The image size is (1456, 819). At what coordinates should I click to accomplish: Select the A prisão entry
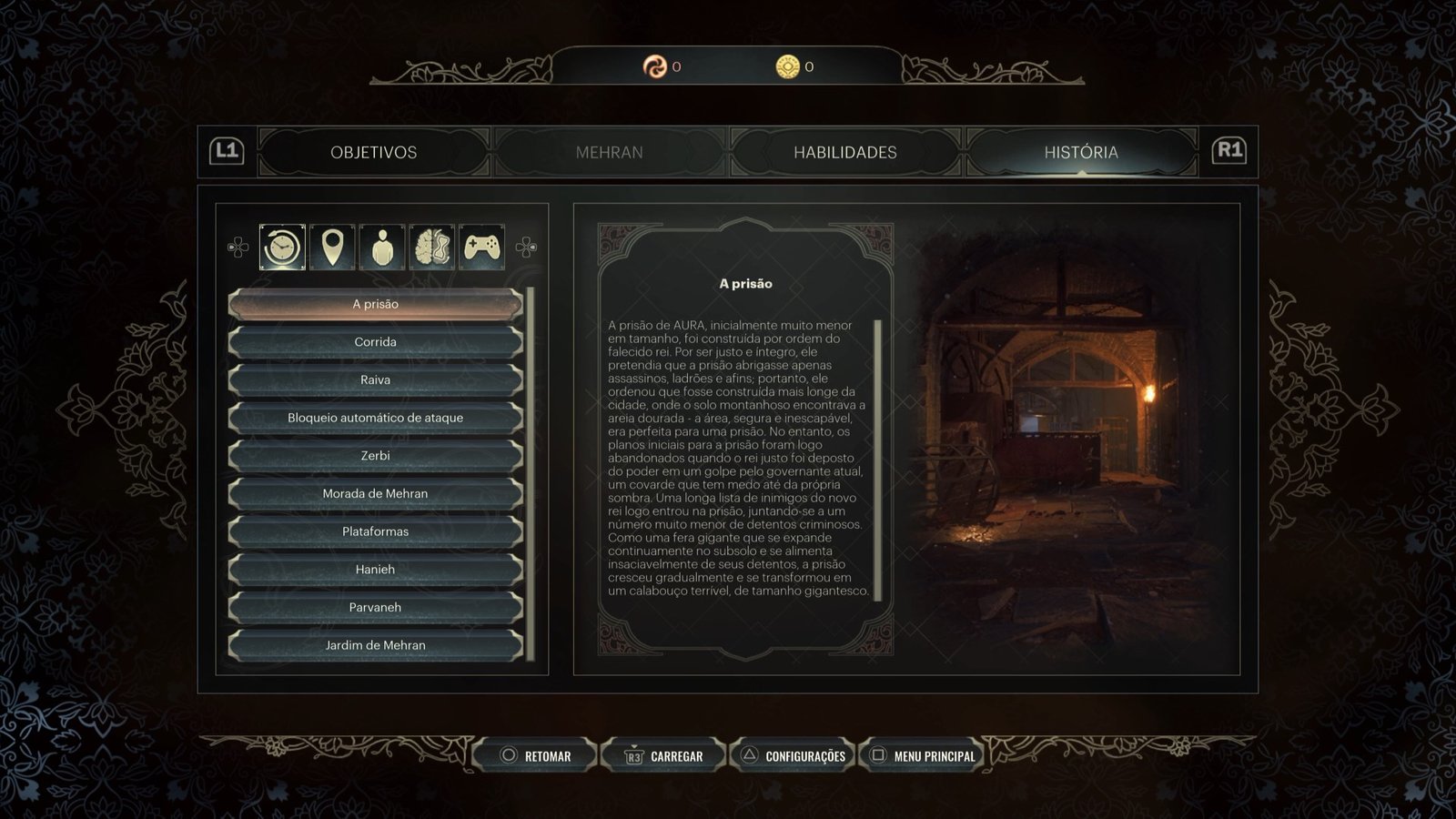click(375, 304)
